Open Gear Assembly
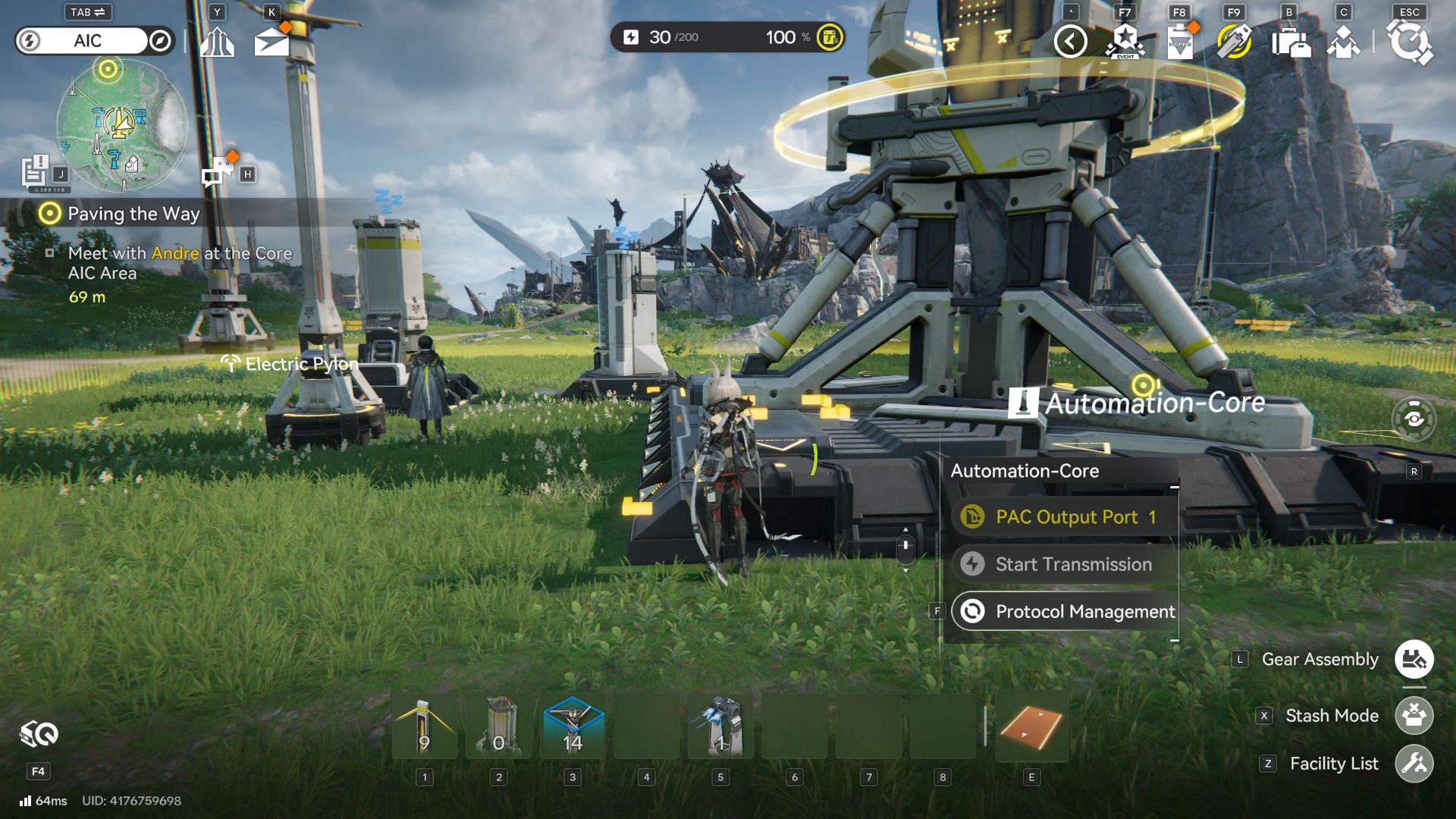This screenshot has width=1456, height=819. click(x=1415, y=659)
